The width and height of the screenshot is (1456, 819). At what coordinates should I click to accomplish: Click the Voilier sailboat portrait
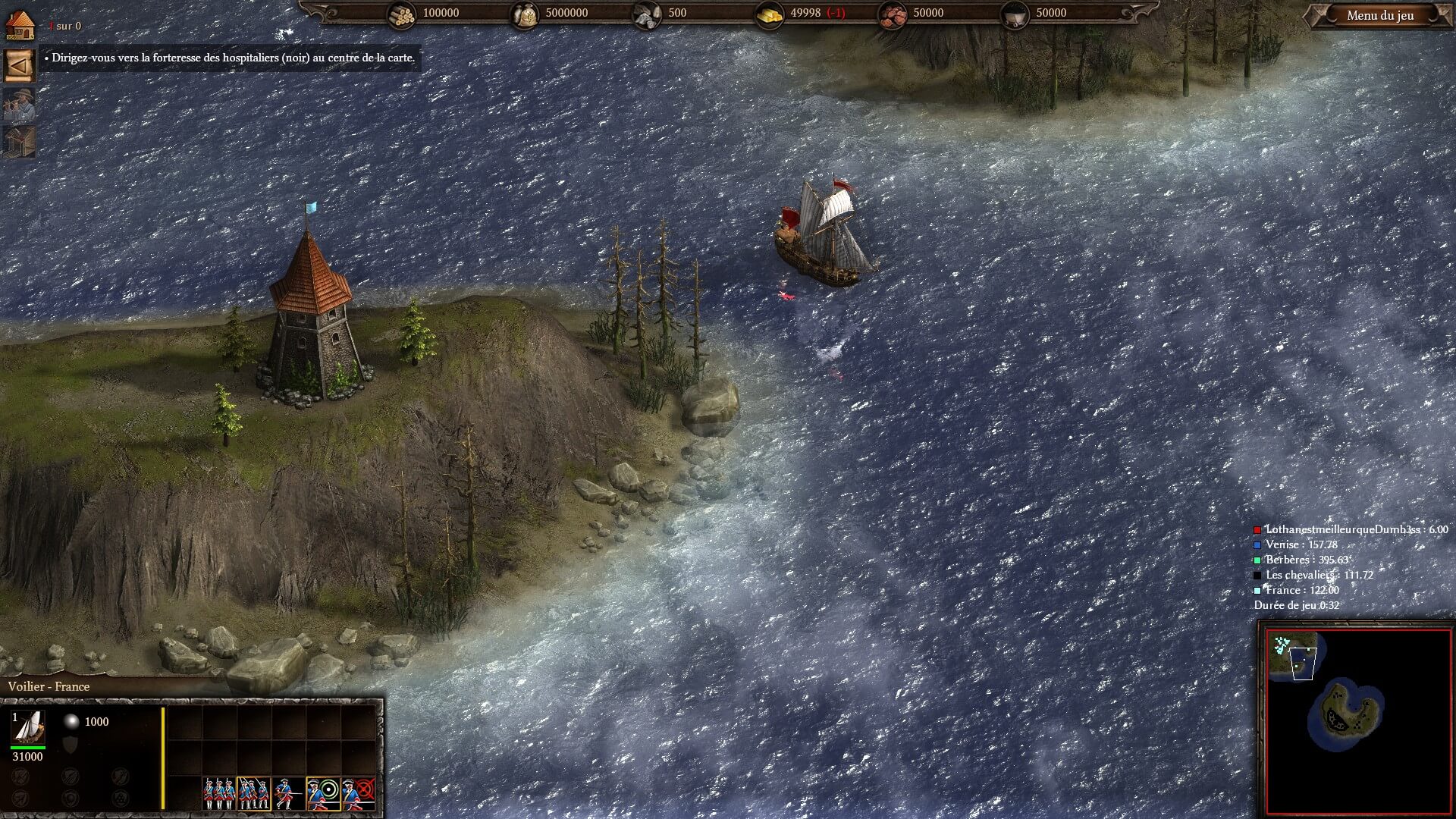click(28, 727)
